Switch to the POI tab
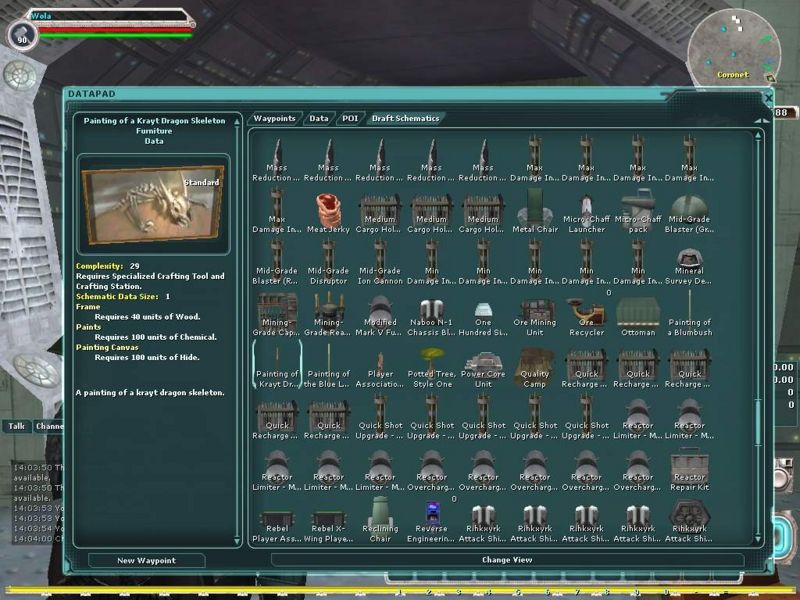 349,118
